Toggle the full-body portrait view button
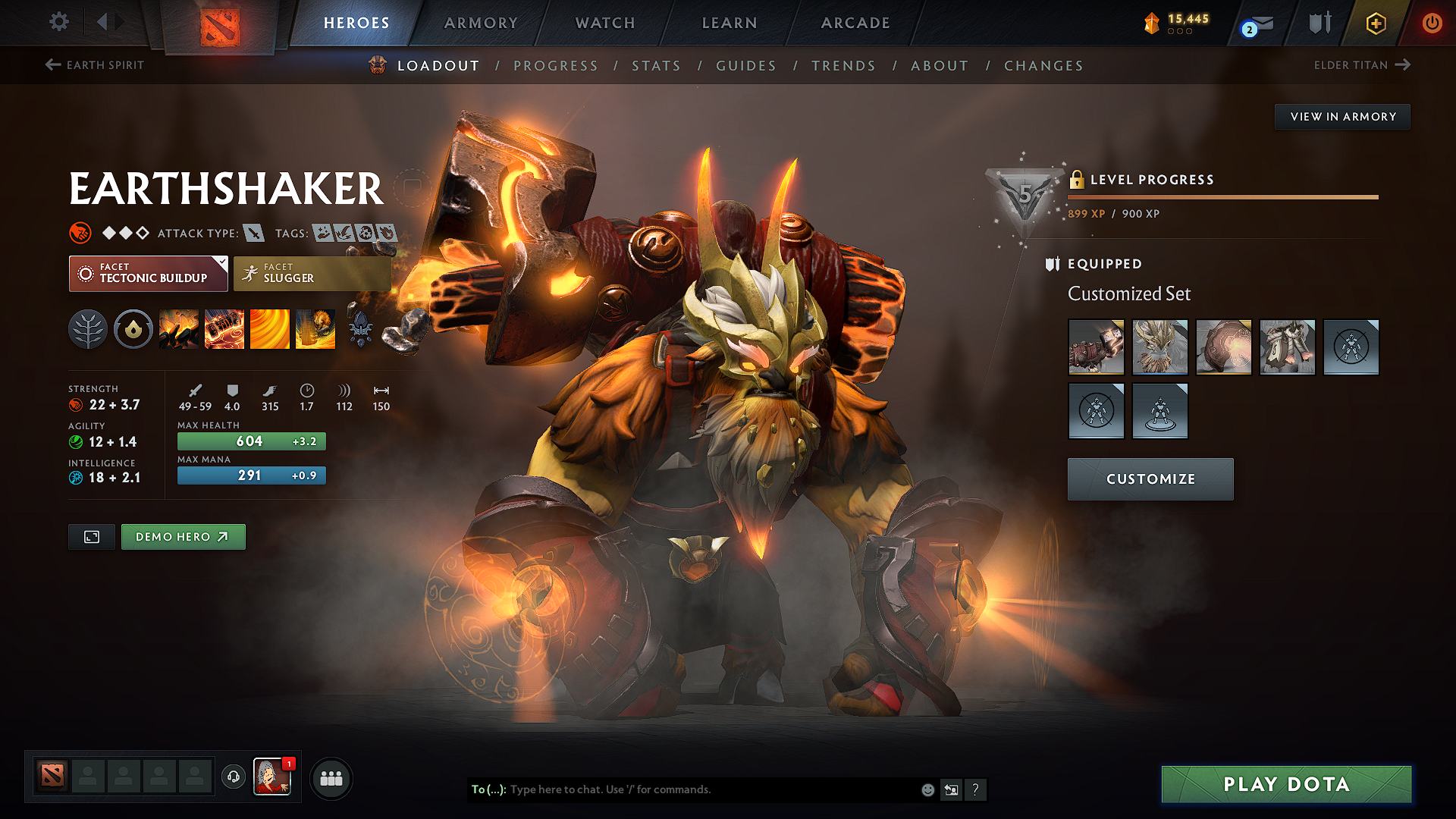This screenshot has height=819, width=1456. click(x=91, y=536)
